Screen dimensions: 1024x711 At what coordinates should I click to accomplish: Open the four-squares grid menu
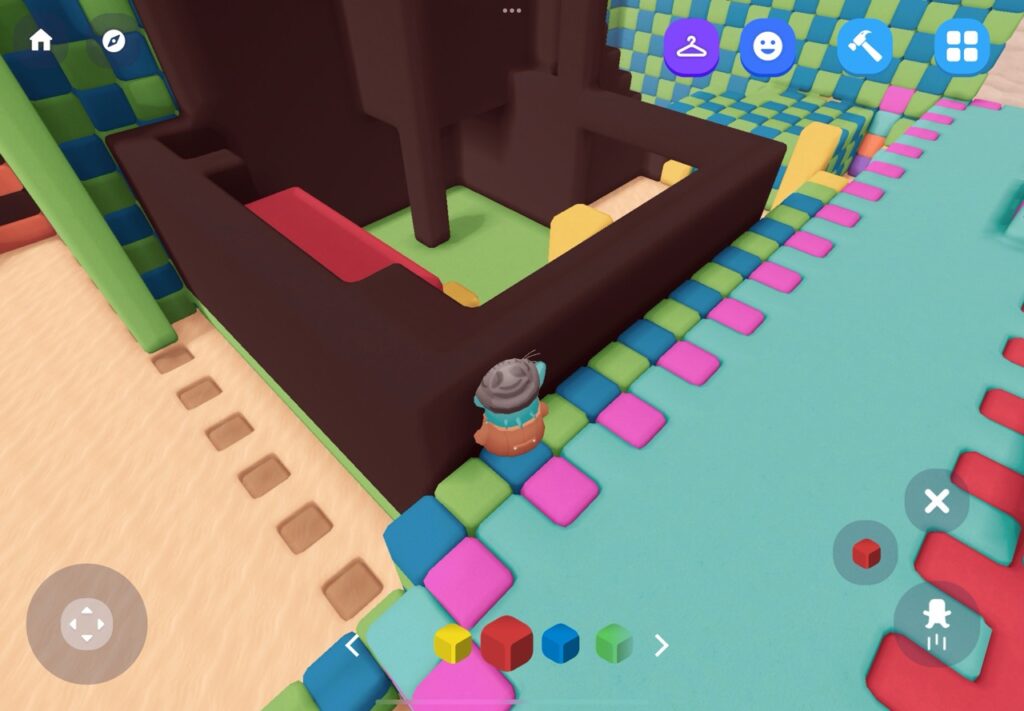[961, 47]
